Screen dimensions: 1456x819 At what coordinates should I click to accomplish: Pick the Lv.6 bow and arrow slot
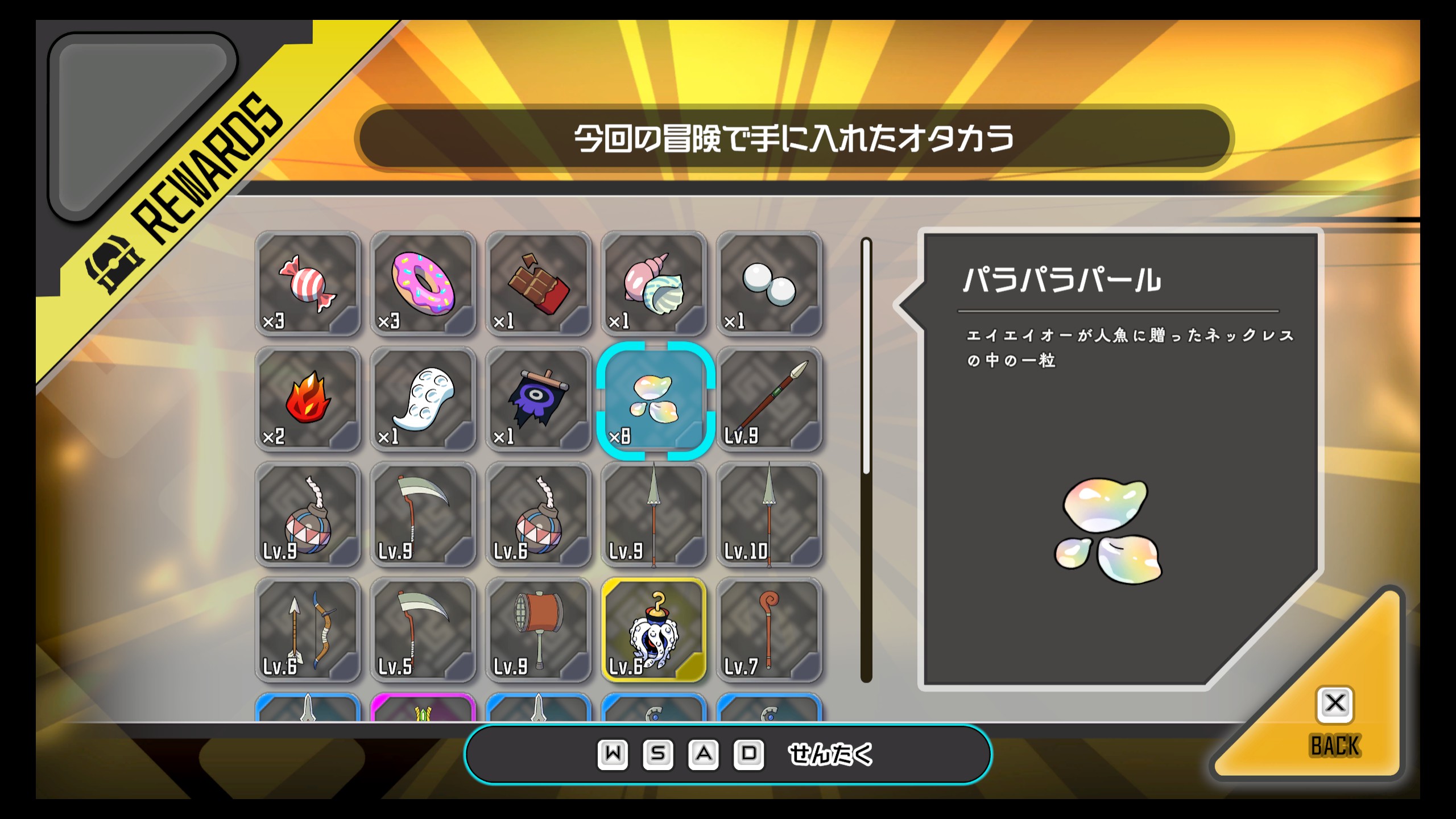point(308,630)
